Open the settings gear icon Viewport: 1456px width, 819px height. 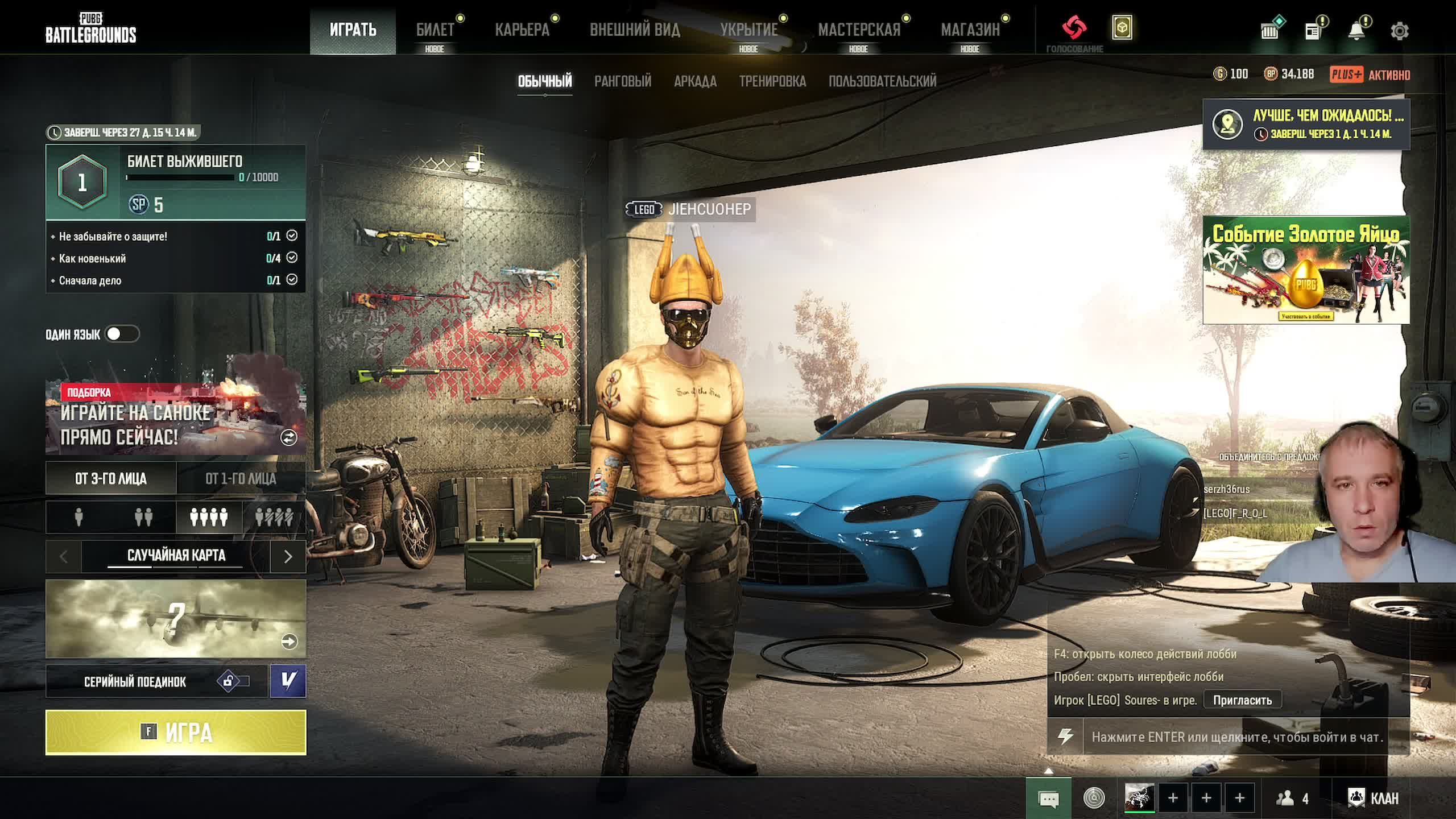(1400, 31)
